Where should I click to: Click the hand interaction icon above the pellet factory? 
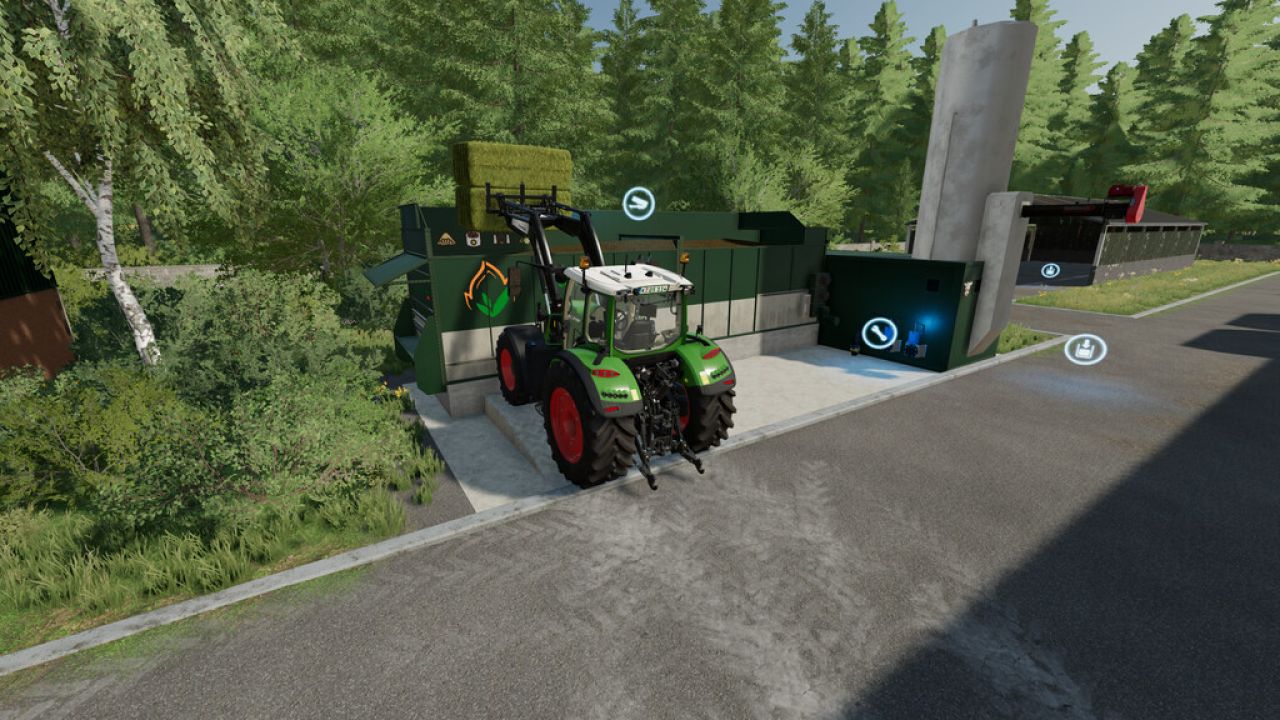(x=639, y=204)
